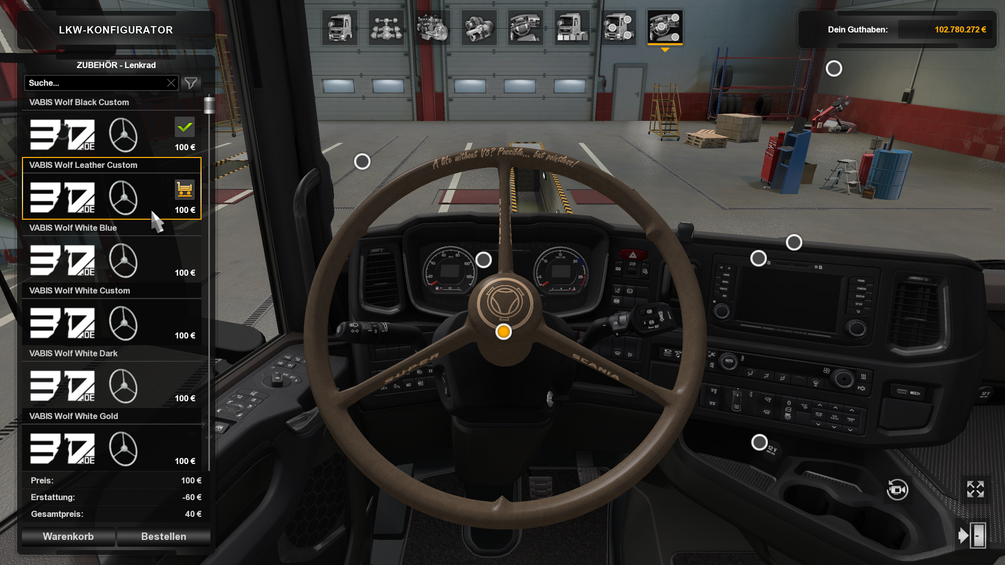Viewport: 1005px width, 565px height.
Task: Switch to the transmission category tab
Action: [x=479, y=28]
